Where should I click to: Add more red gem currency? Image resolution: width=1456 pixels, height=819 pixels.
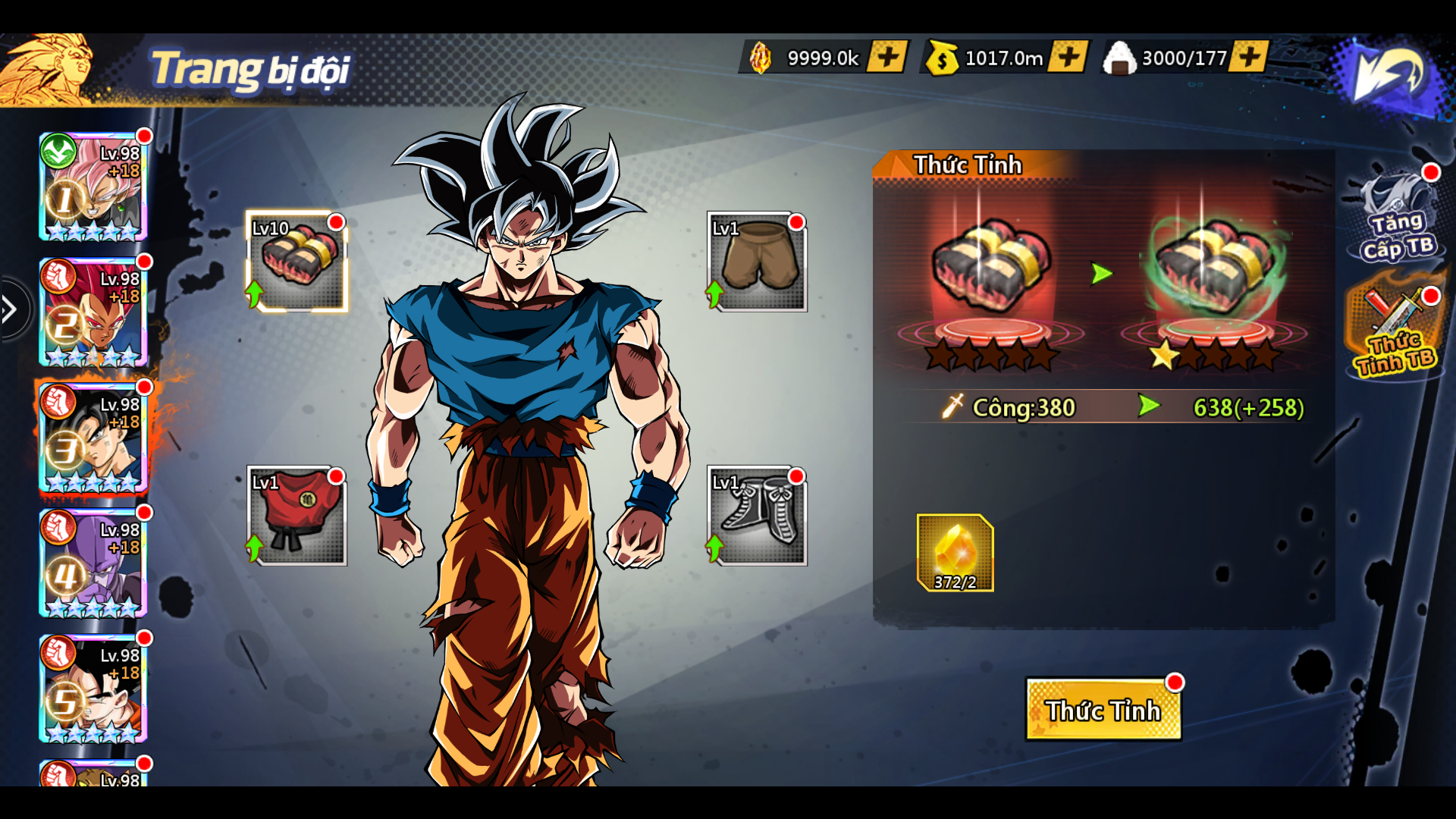click(886, 57)
